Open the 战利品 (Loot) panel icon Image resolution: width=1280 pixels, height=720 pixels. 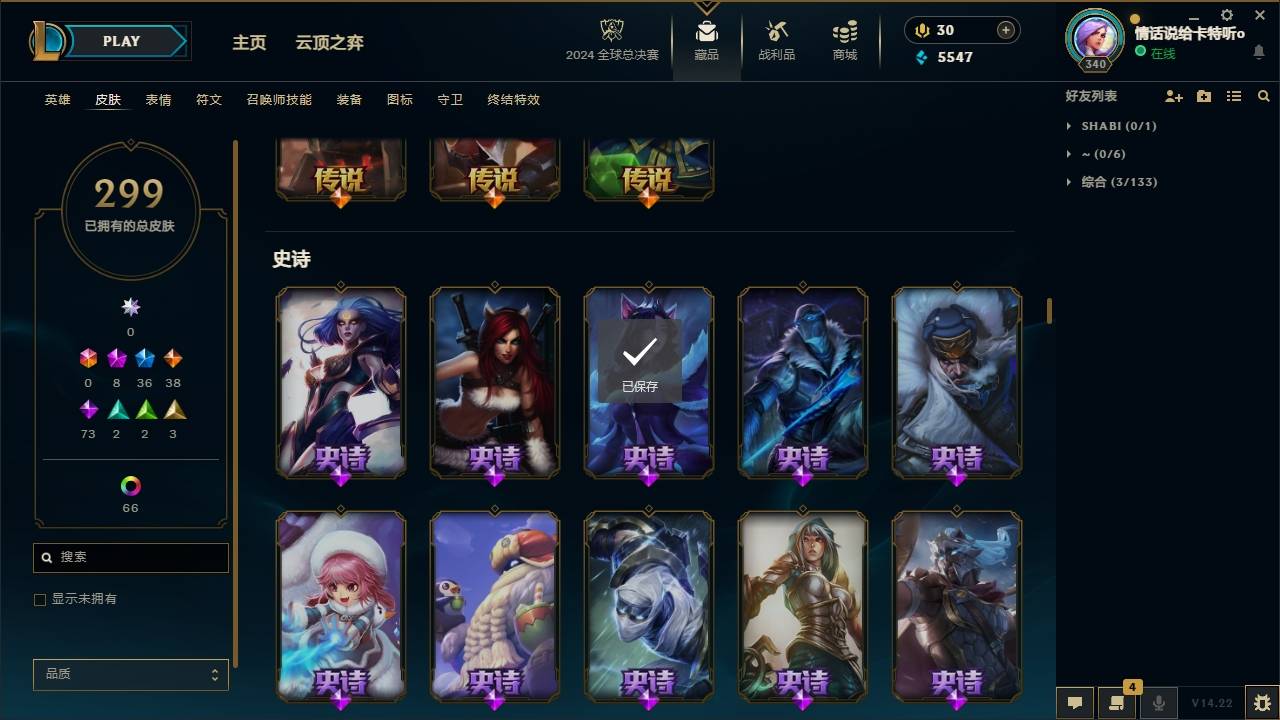776,32
